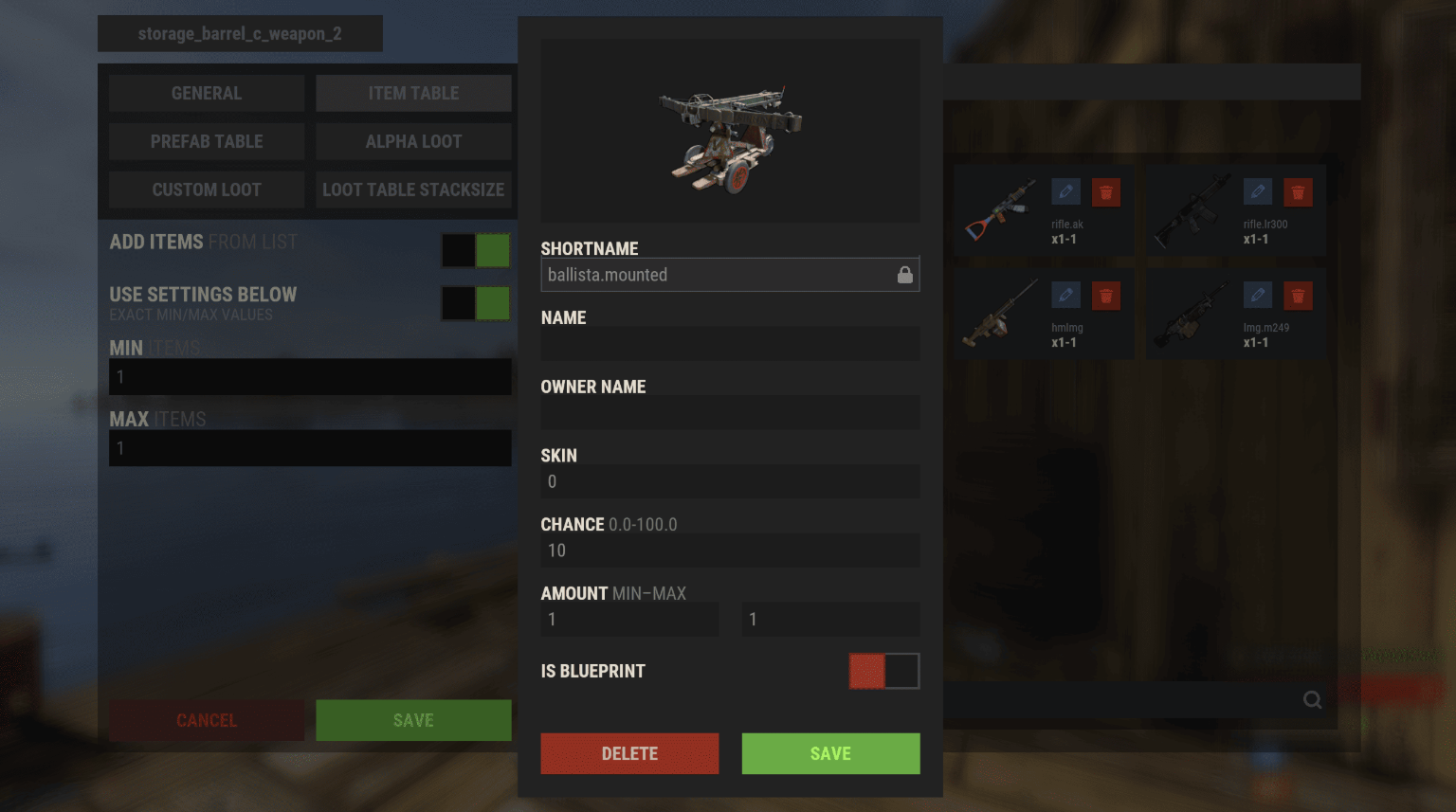Open the Prefab Table tab
Viewport: 1456px width, 812px height.
click(x=207, y=141)
